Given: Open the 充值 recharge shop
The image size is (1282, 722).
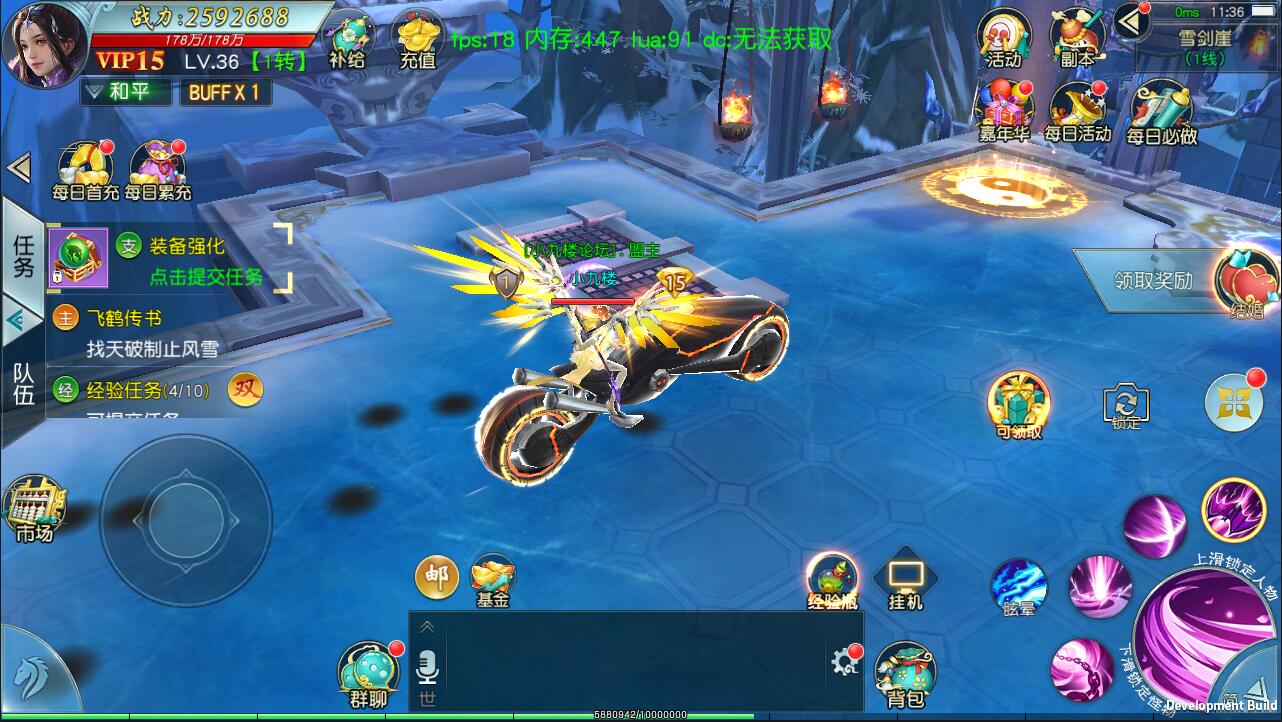Looking at the screenshot, I should pyautogui.click(x=417, y=40).
